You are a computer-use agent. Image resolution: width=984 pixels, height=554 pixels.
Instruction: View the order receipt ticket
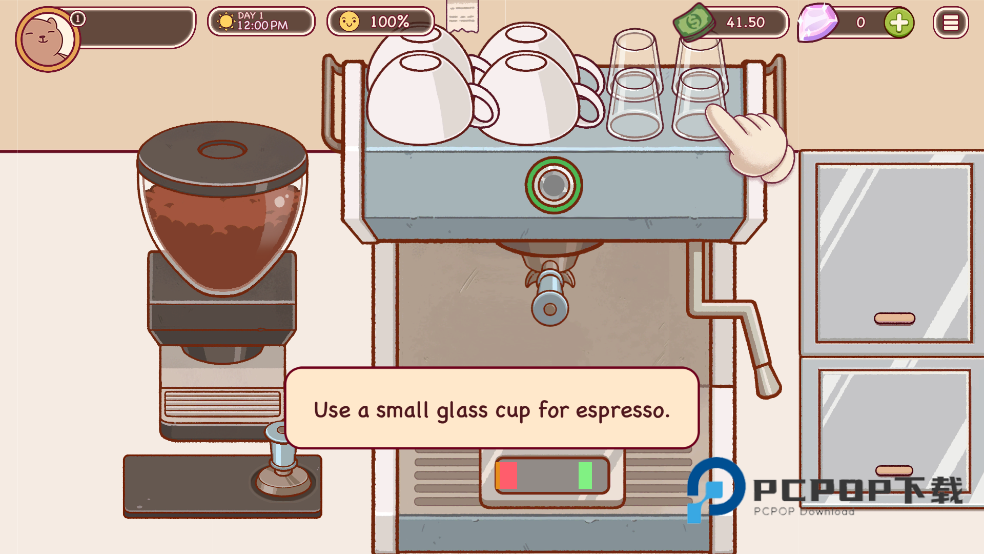[x=462, y=16]
